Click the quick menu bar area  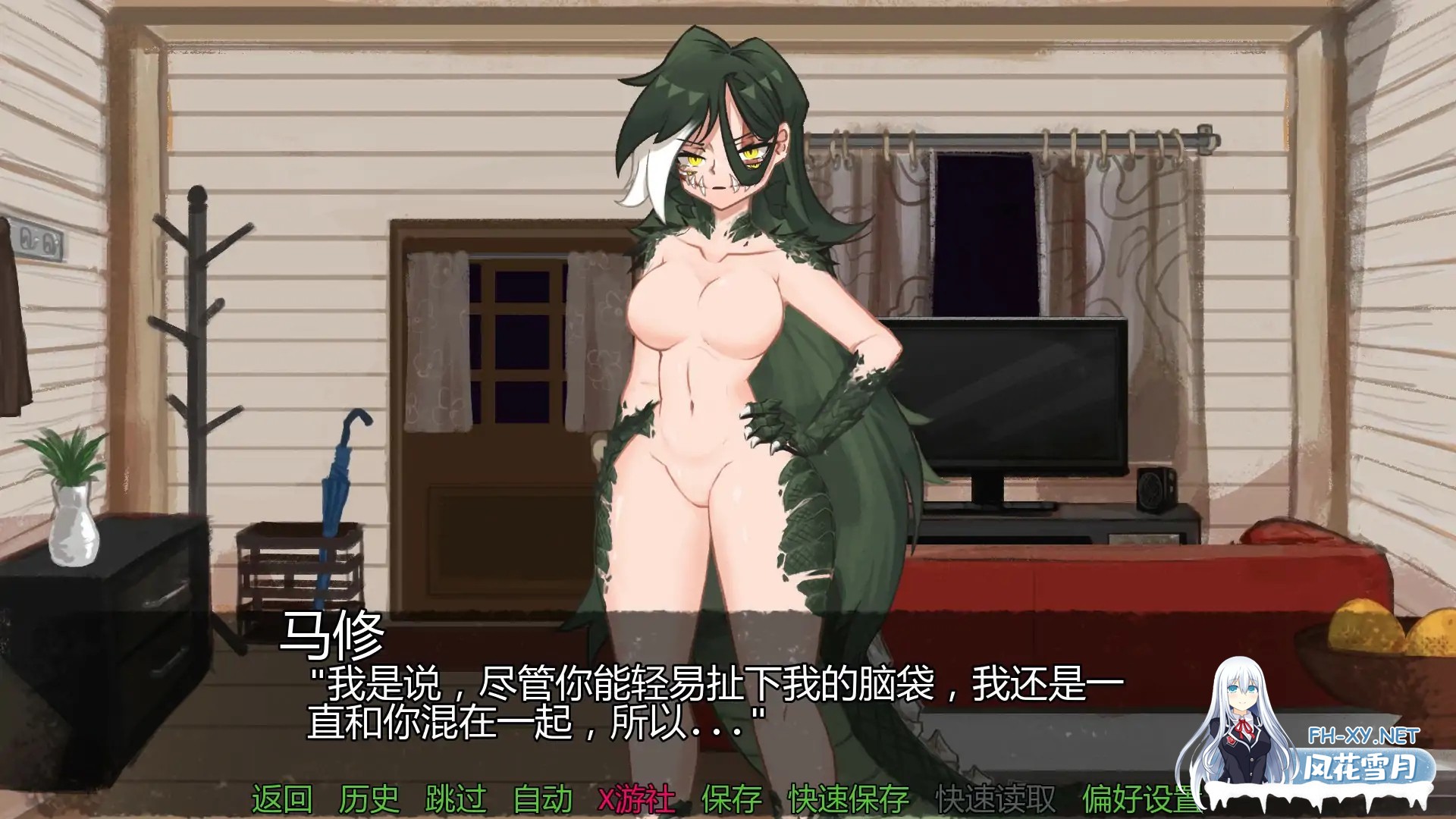(x=728, y=799)
